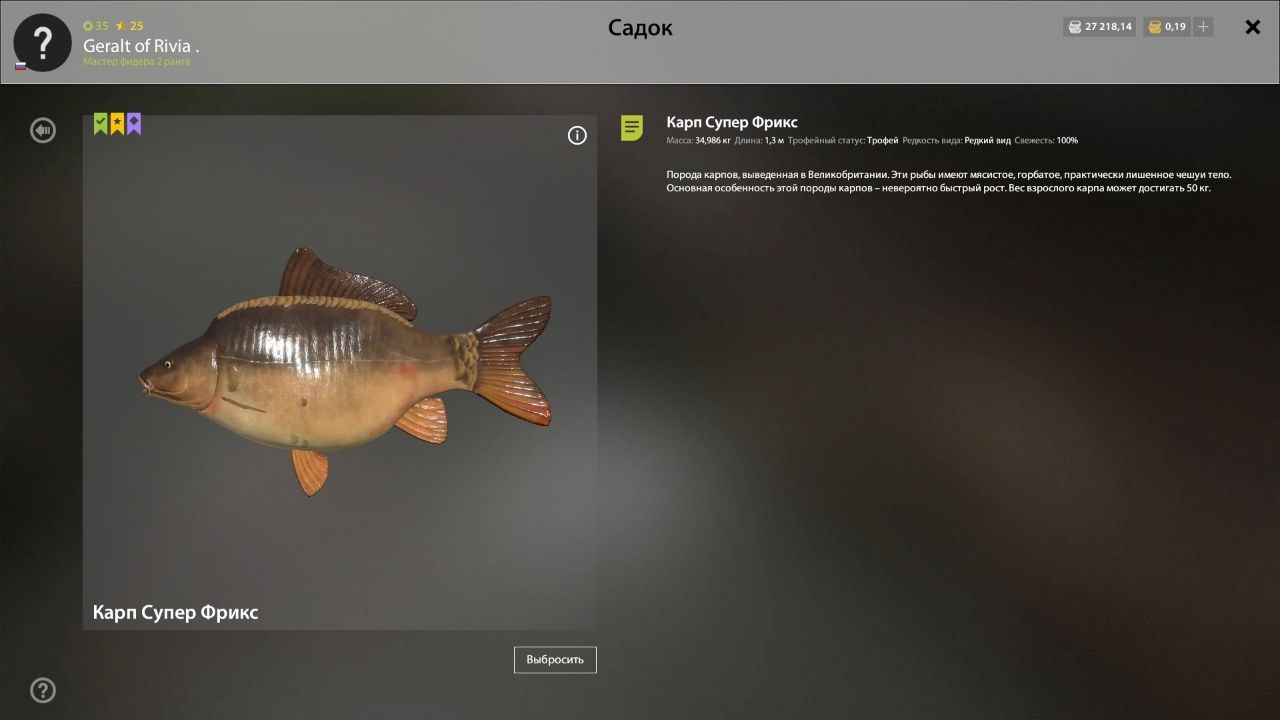Image resolution: width=1280 pixels, height=720 pixels.
Task: Open the help question mark at bottom
Action: [43, 690]
